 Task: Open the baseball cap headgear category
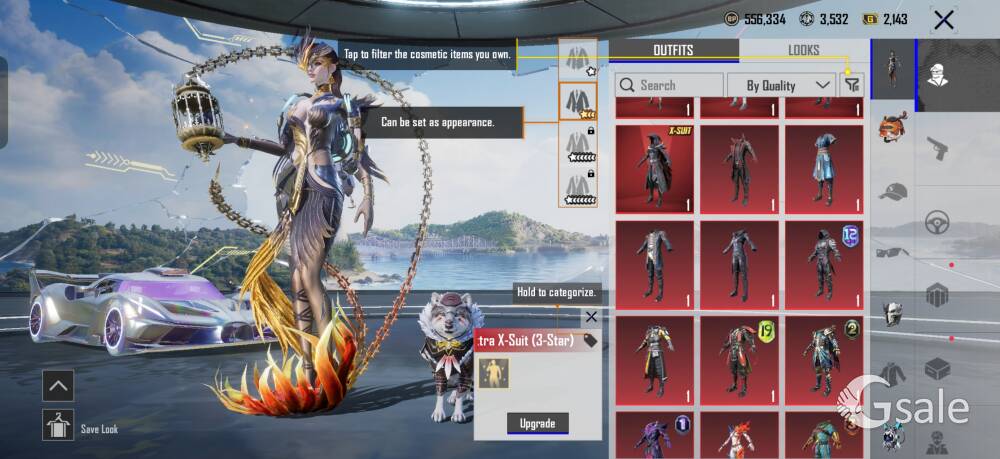point(893,192)
